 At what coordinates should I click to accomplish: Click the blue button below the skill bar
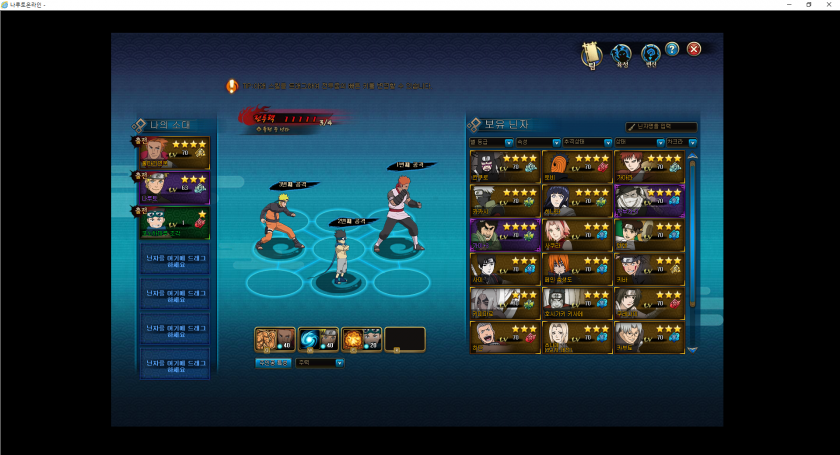pyautogui.click(x=273, y=363)
